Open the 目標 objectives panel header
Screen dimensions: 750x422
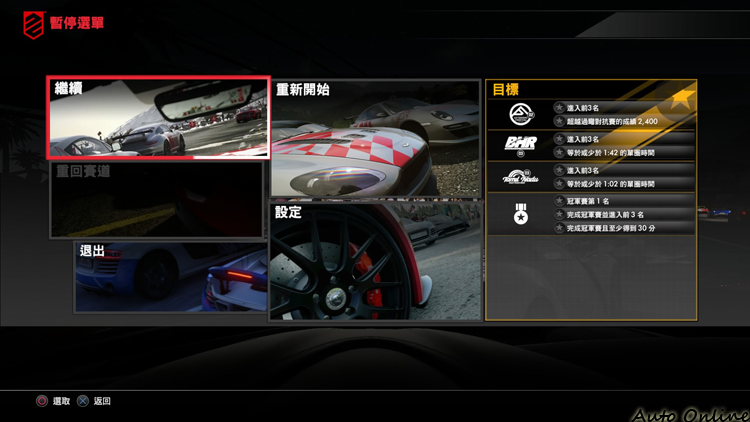click(x=590, y=90)
